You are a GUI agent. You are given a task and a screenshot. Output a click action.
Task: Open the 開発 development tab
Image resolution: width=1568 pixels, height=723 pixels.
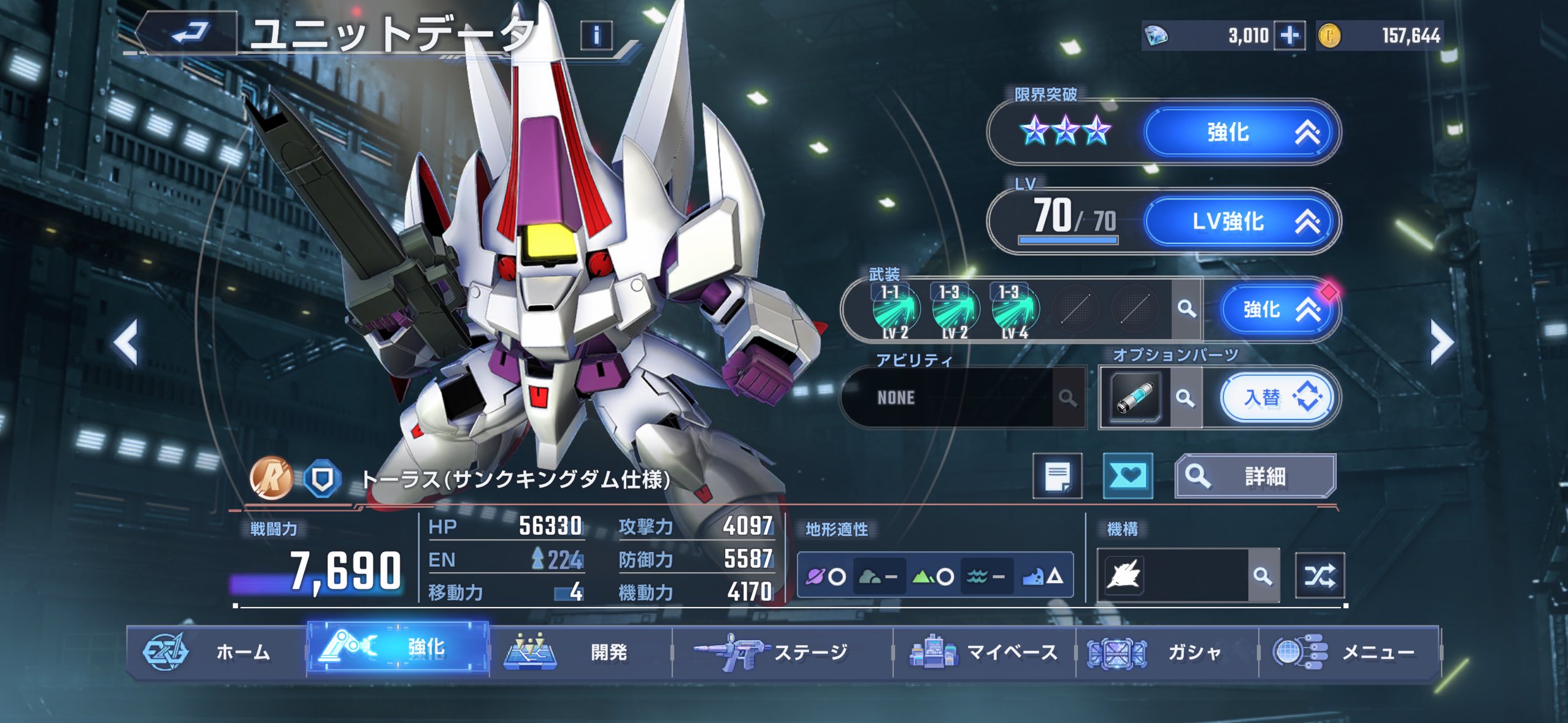(x=580, y=652)
